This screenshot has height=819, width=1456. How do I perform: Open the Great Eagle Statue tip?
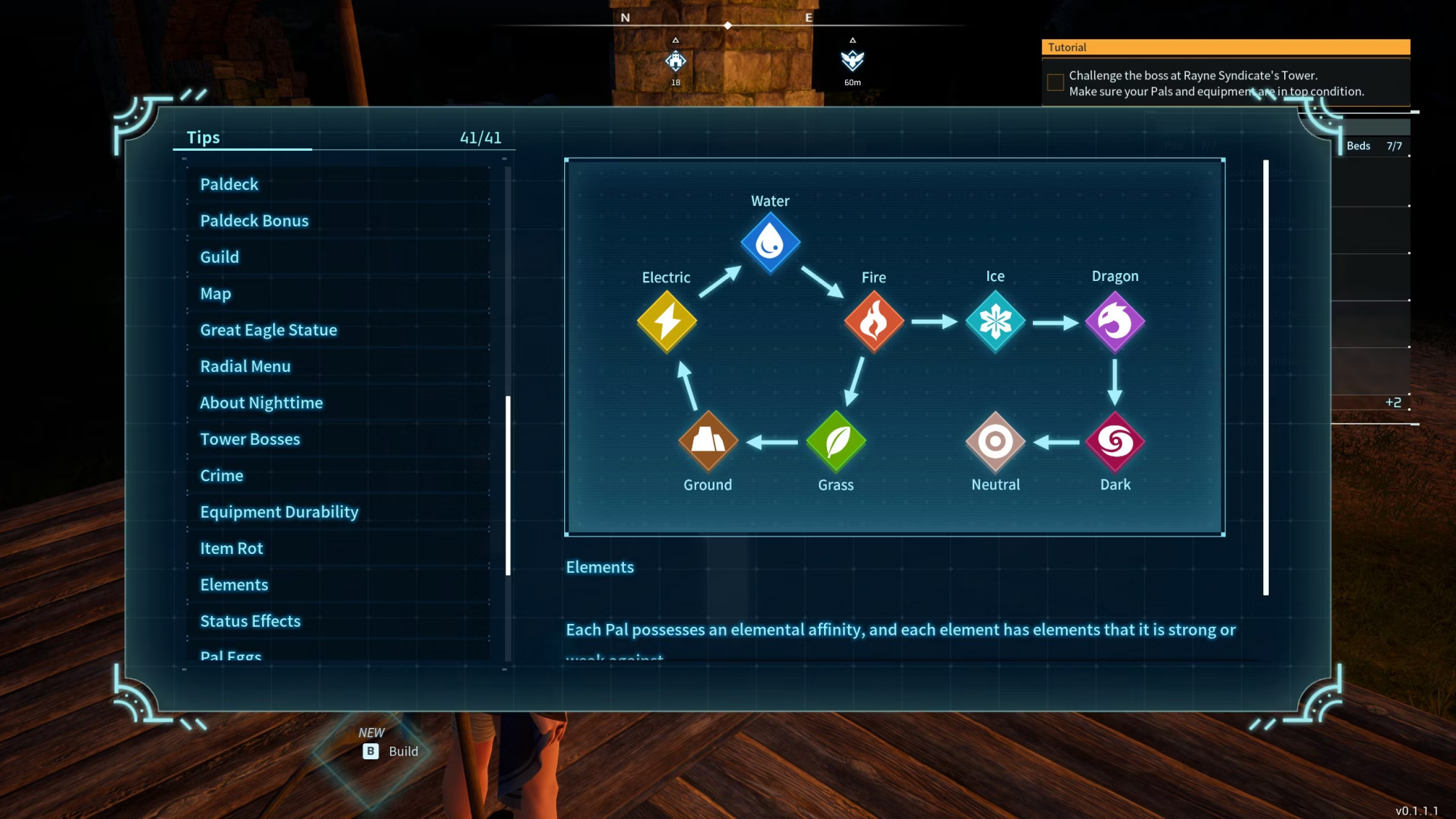(268, 330)
